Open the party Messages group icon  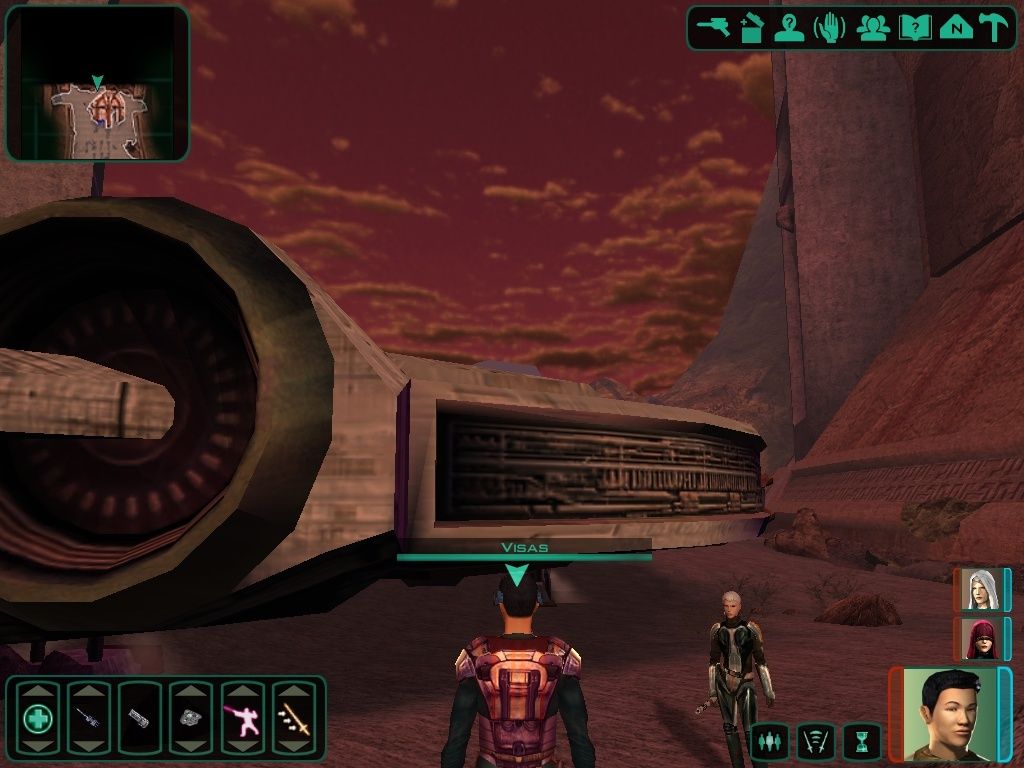tap(873, 27)
